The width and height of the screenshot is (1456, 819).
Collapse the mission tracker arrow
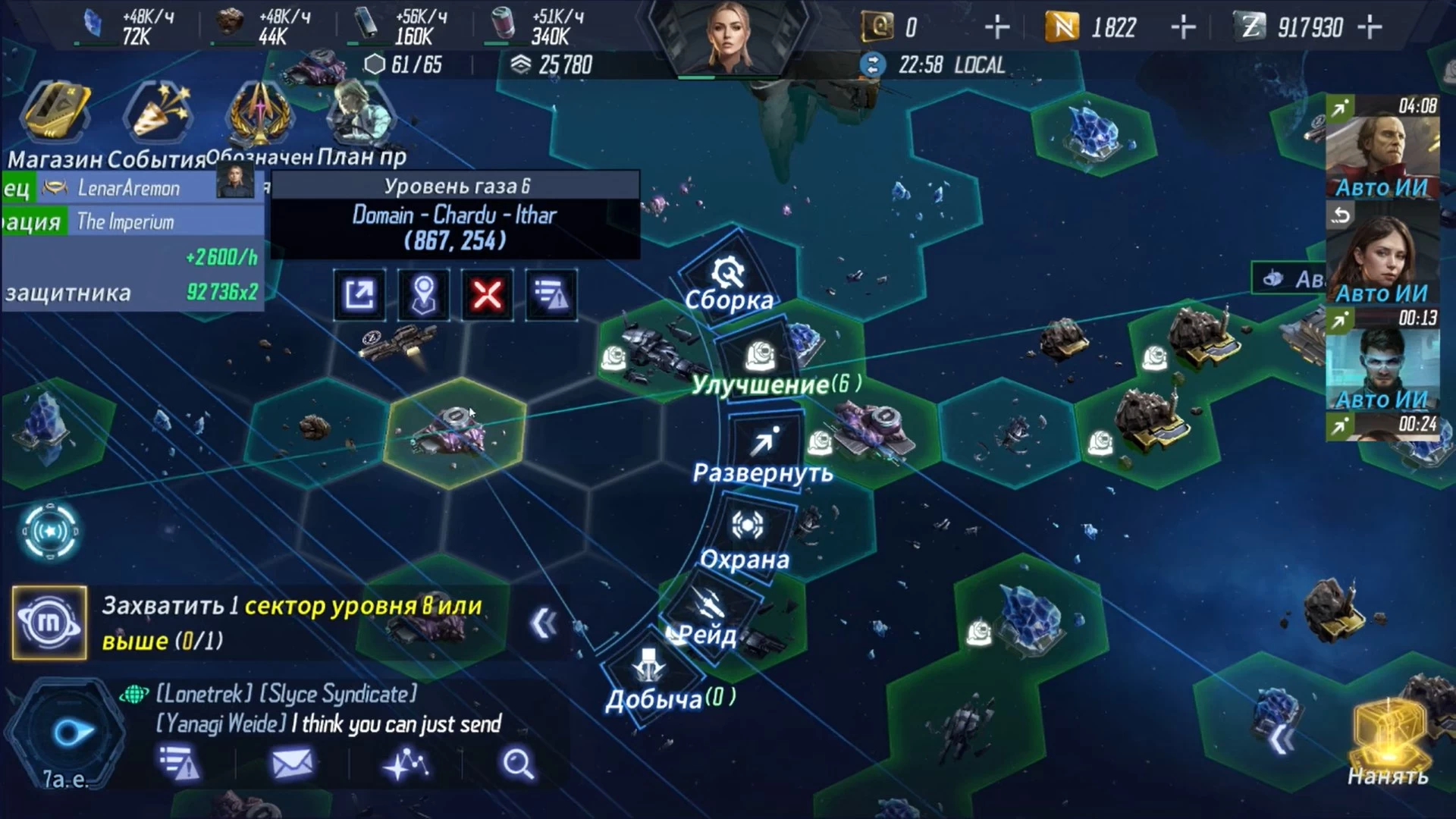(544, 623)
